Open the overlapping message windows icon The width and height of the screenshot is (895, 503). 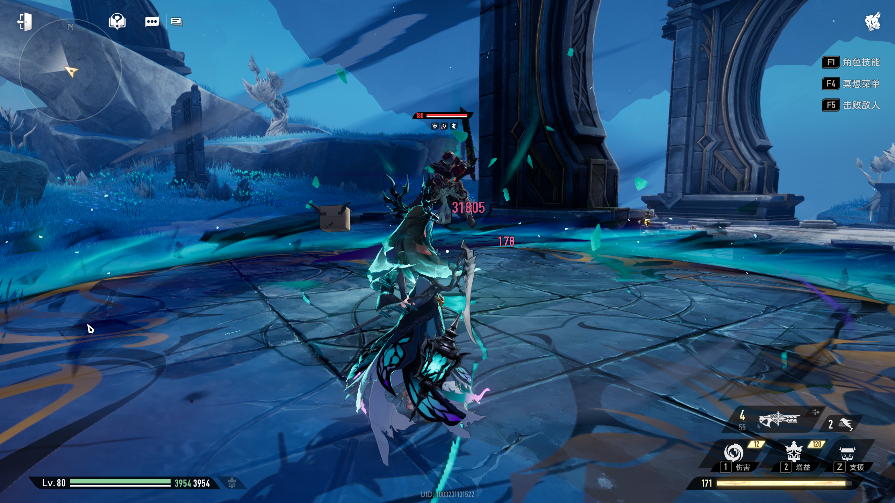coord(177,20)
